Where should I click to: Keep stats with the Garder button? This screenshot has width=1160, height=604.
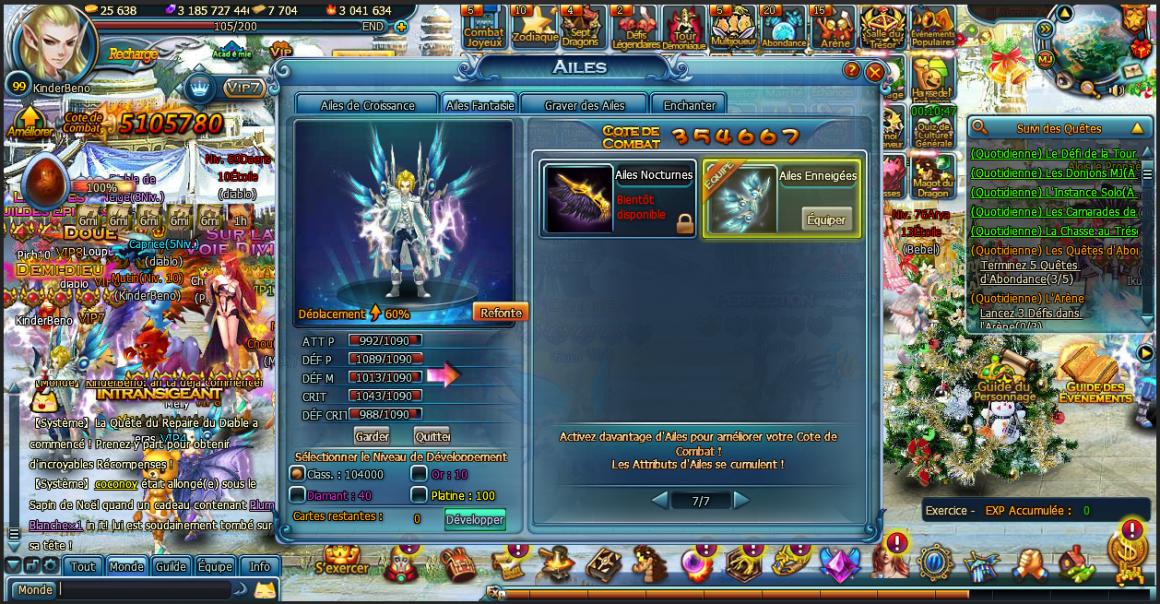click(371, 436)
